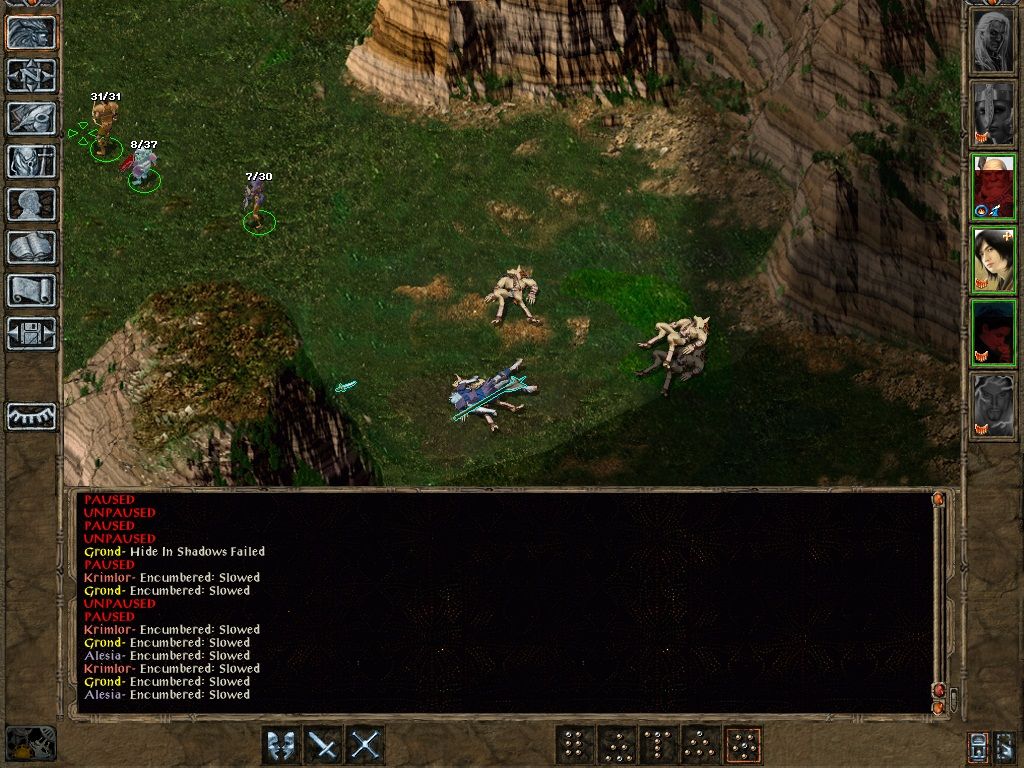The height and width of the screenshot is (768, 1024).
Task: Activate the single sword attack button
Action: 323,745
